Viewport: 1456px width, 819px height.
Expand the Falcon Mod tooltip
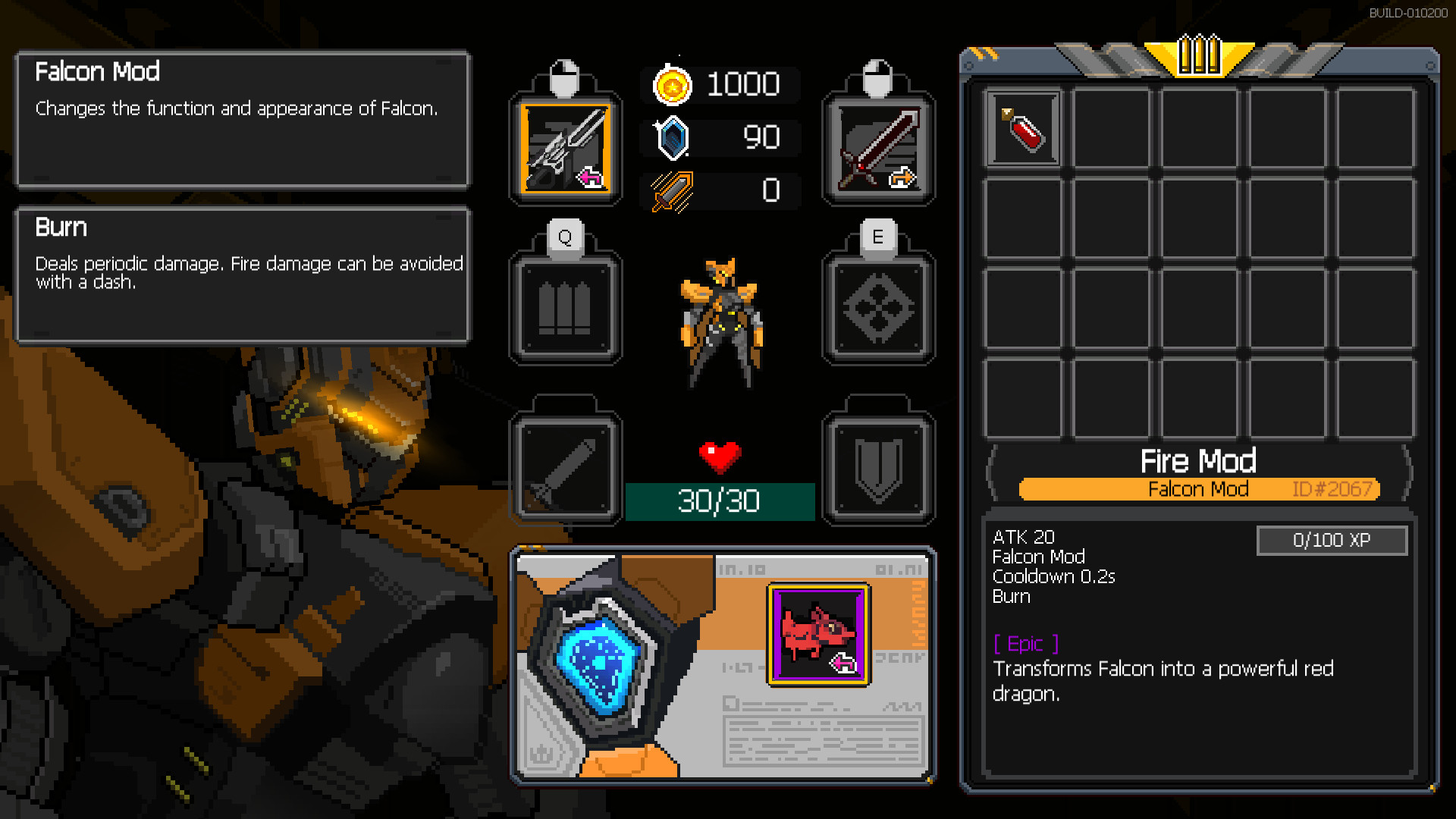(x=243, y=121)
